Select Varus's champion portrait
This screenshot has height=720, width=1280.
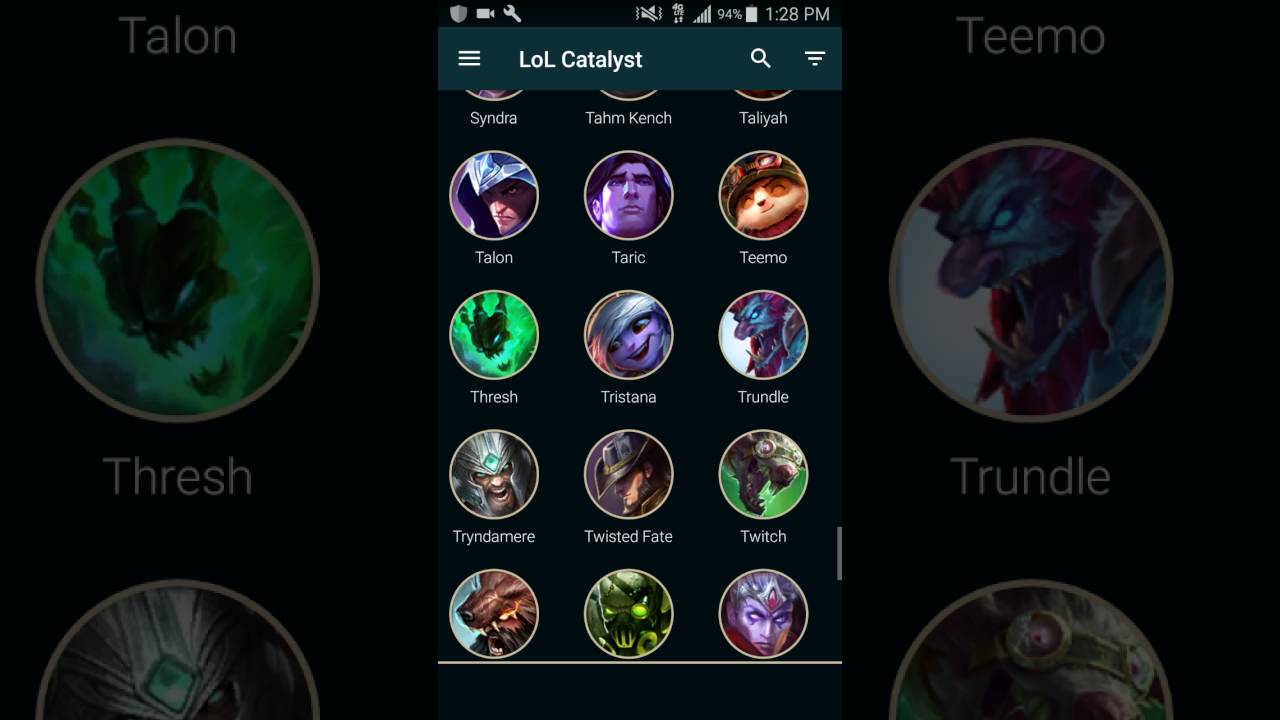pyautogui.click(x=763, y=613)
